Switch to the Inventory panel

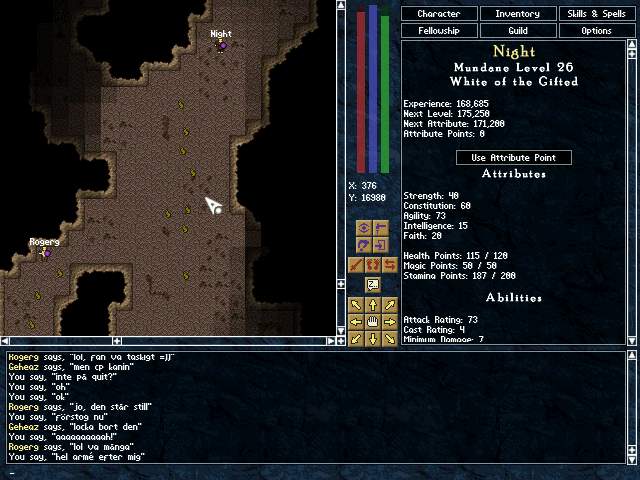517,14
